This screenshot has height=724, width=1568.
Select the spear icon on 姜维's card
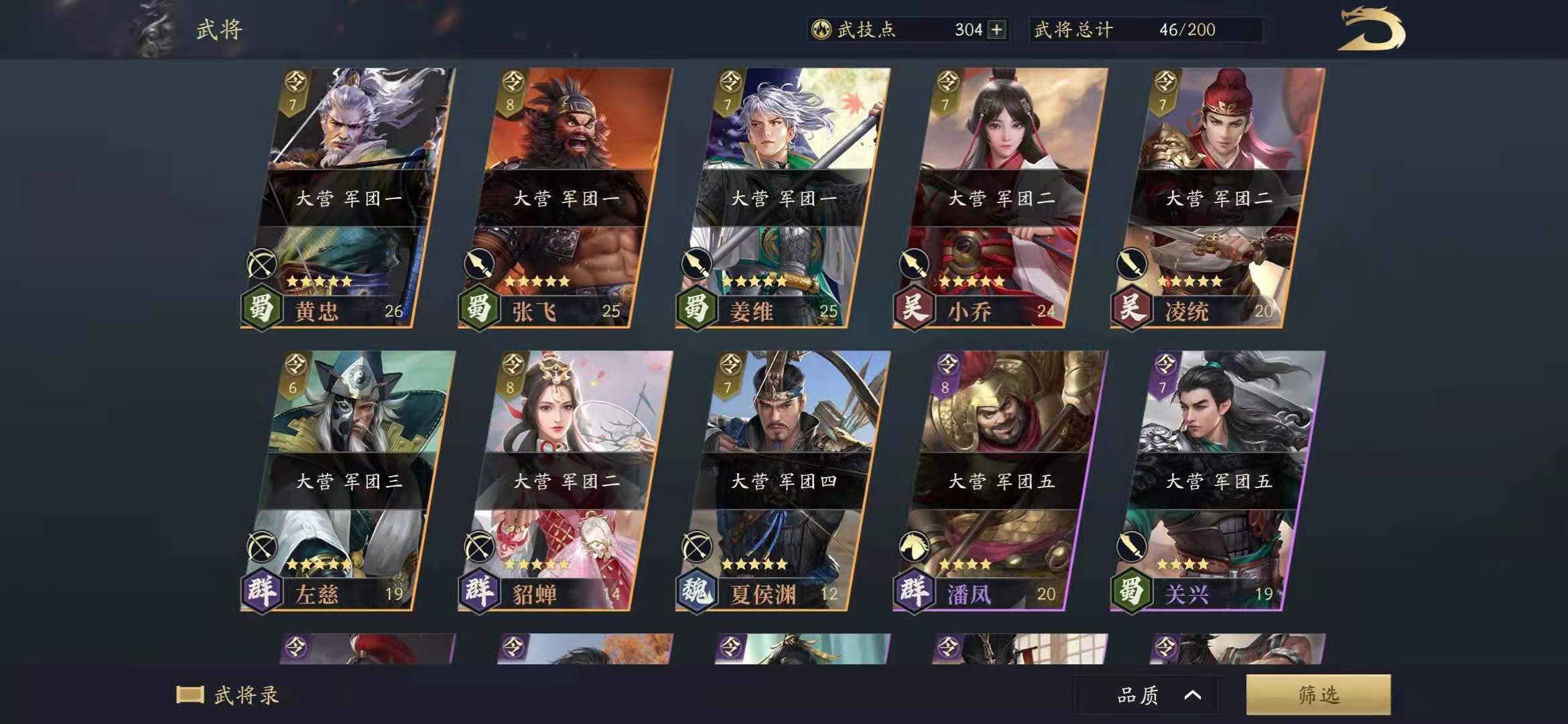(698, 263)
